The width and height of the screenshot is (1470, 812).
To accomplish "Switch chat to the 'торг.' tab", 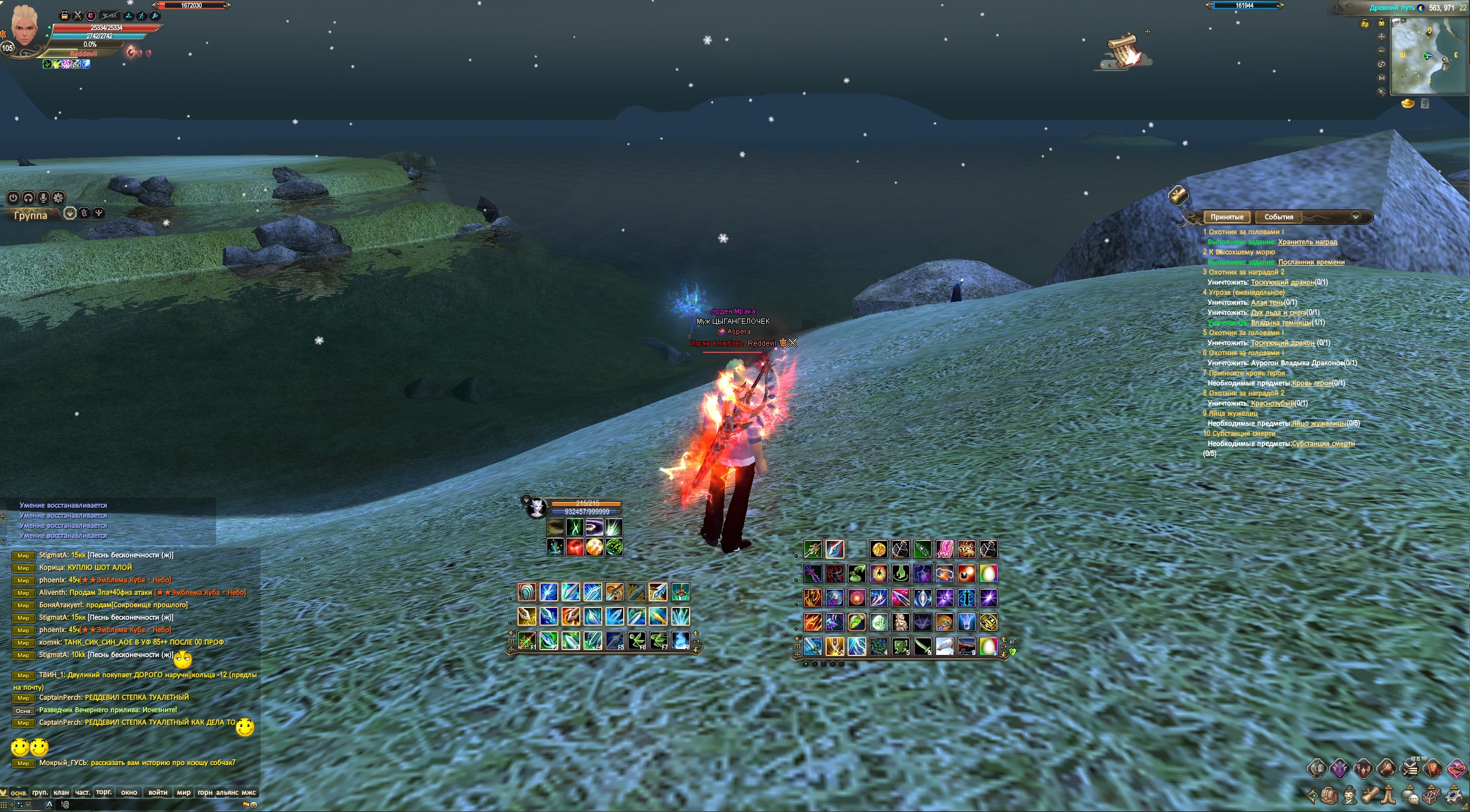I will point(104,792).
